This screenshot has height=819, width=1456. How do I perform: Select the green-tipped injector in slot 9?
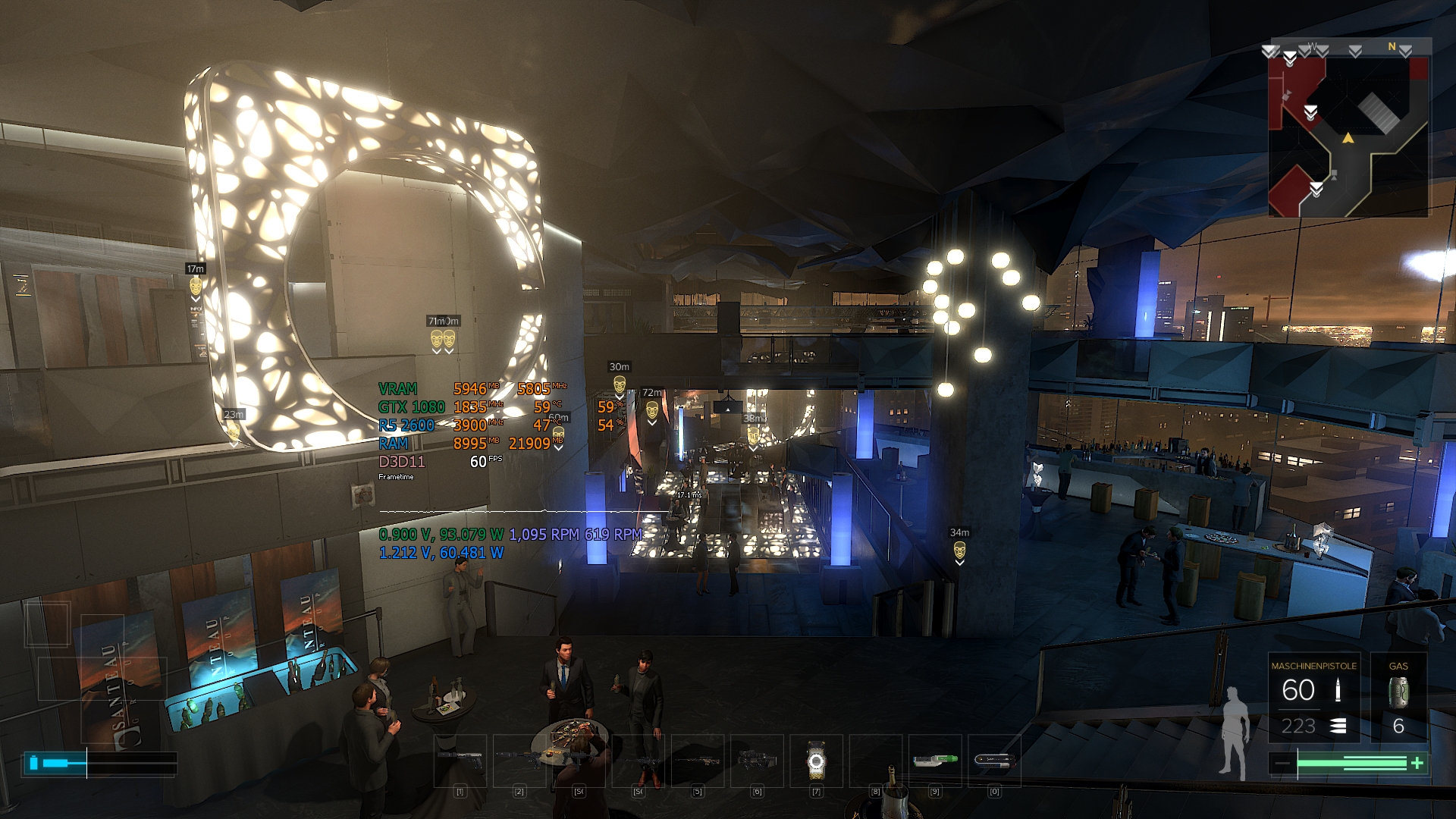pos(935,760)
